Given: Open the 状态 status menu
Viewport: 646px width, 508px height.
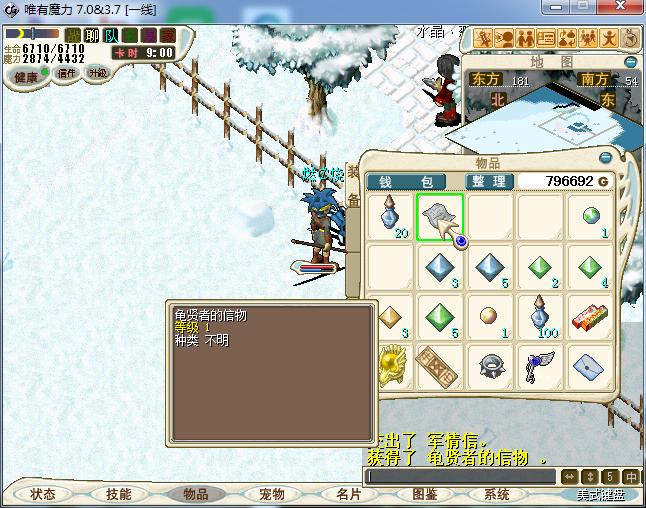Looking at the screenshot, I should (43, 494).
